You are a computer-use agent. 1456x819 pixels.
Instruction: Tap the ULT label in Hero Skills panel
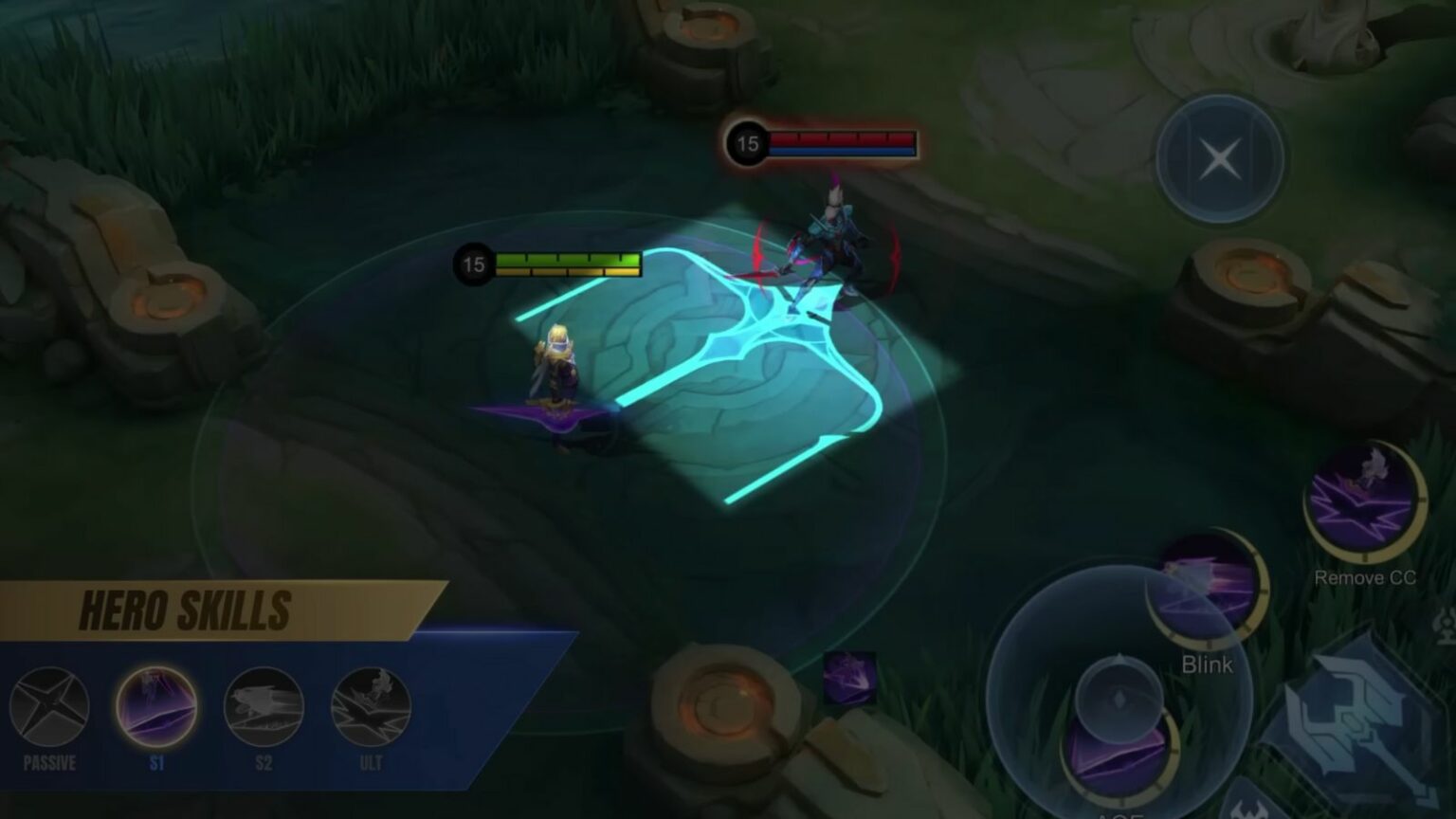coord(370,760)
